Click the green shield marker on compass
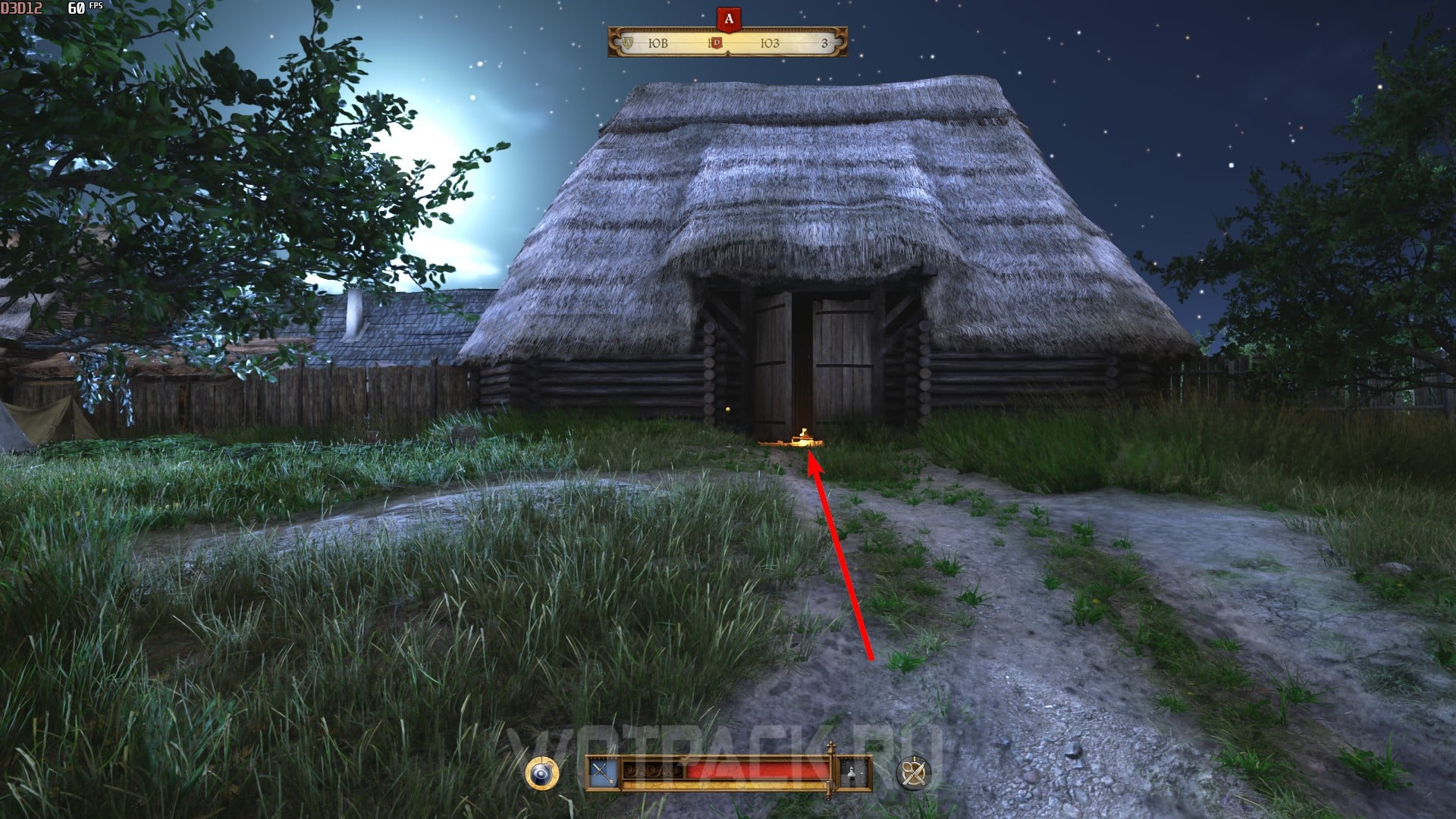1456x819 pixels. [628, 43]
